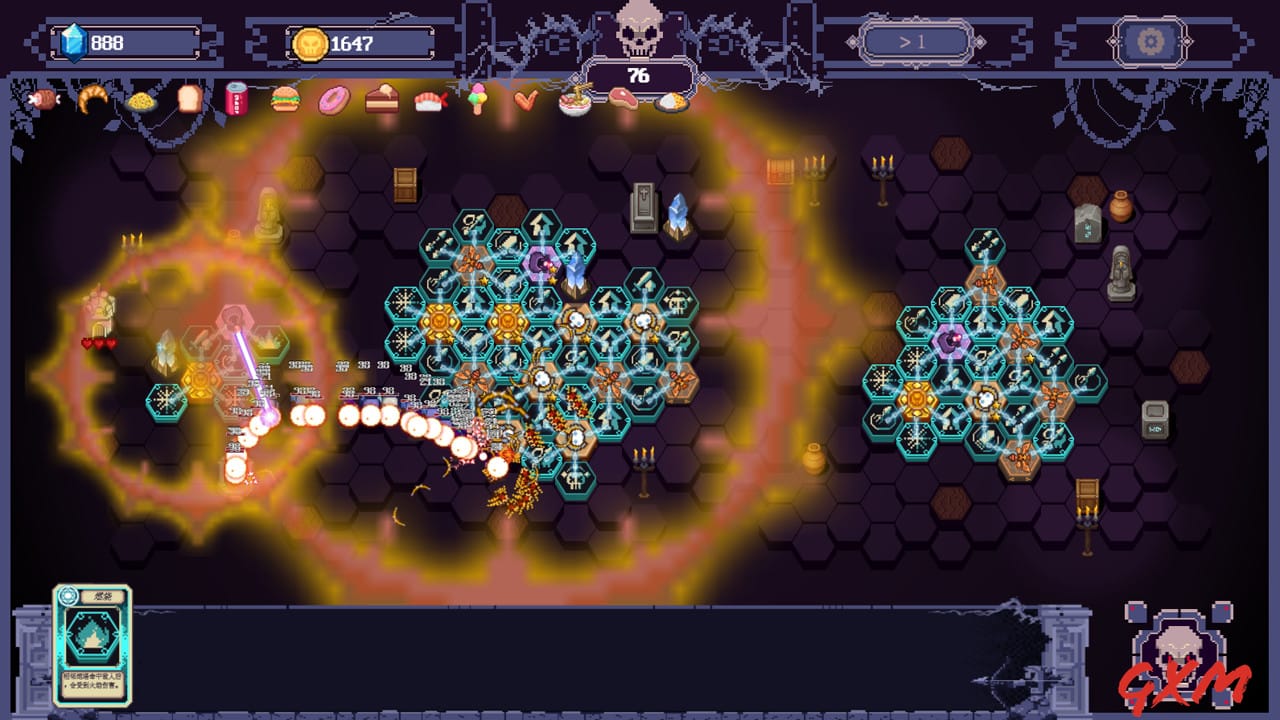Click the hamburger icon in the food bar
This screenshot has width=1280, height=720.
[284, 100]
